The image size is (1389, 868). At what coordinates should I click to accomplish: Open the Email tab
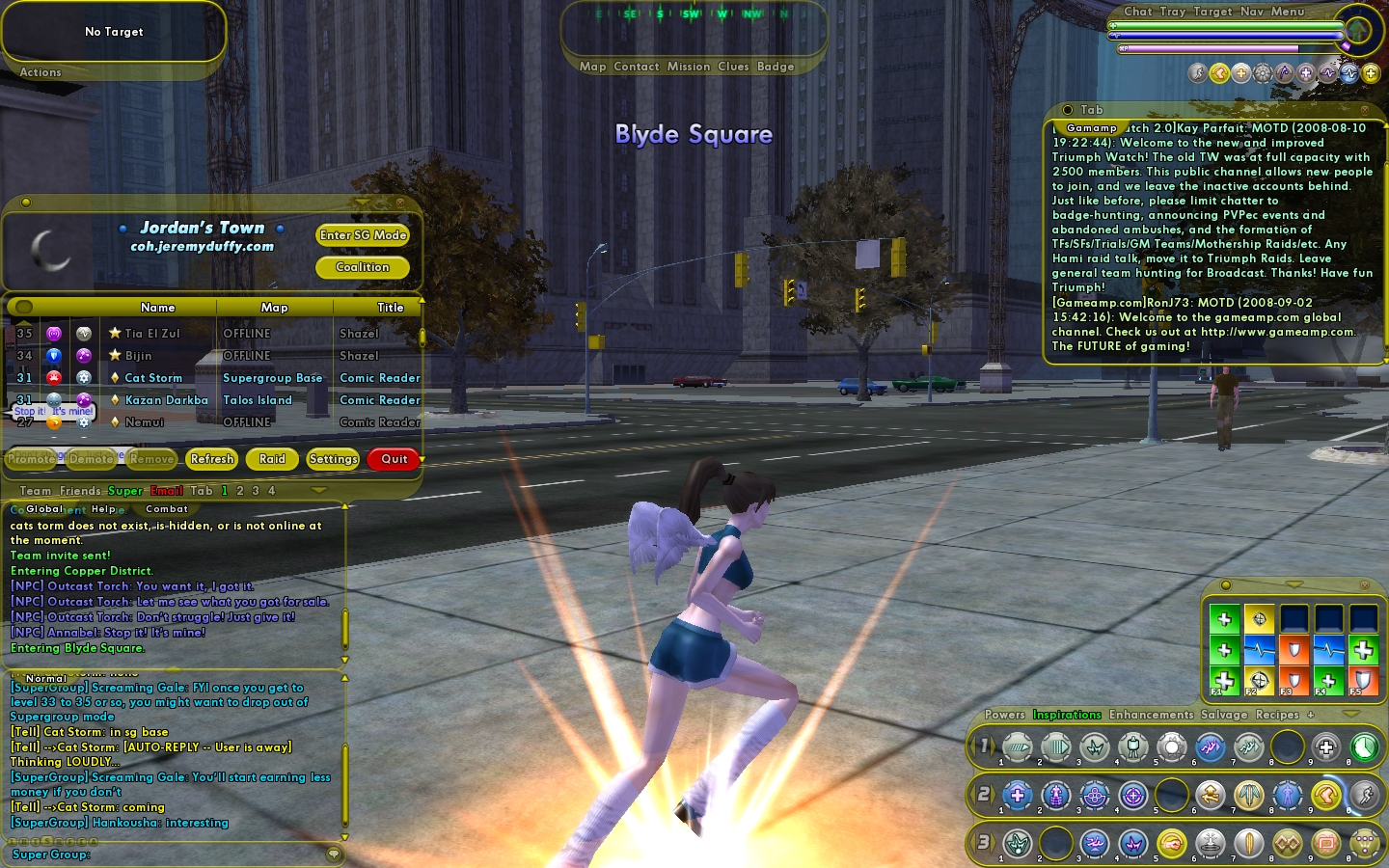point(166,491)
